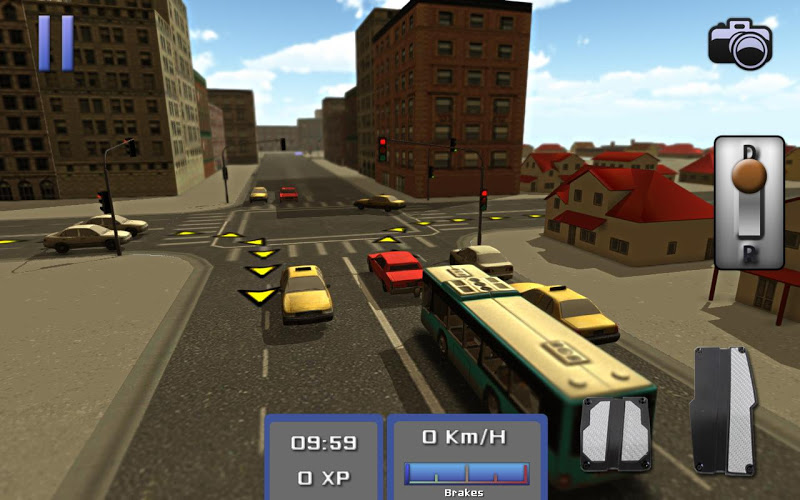Image resolution: width=800 pixels, height=500 pixels.
Task: Pause the game with the pause button
Action: (55, 42)
